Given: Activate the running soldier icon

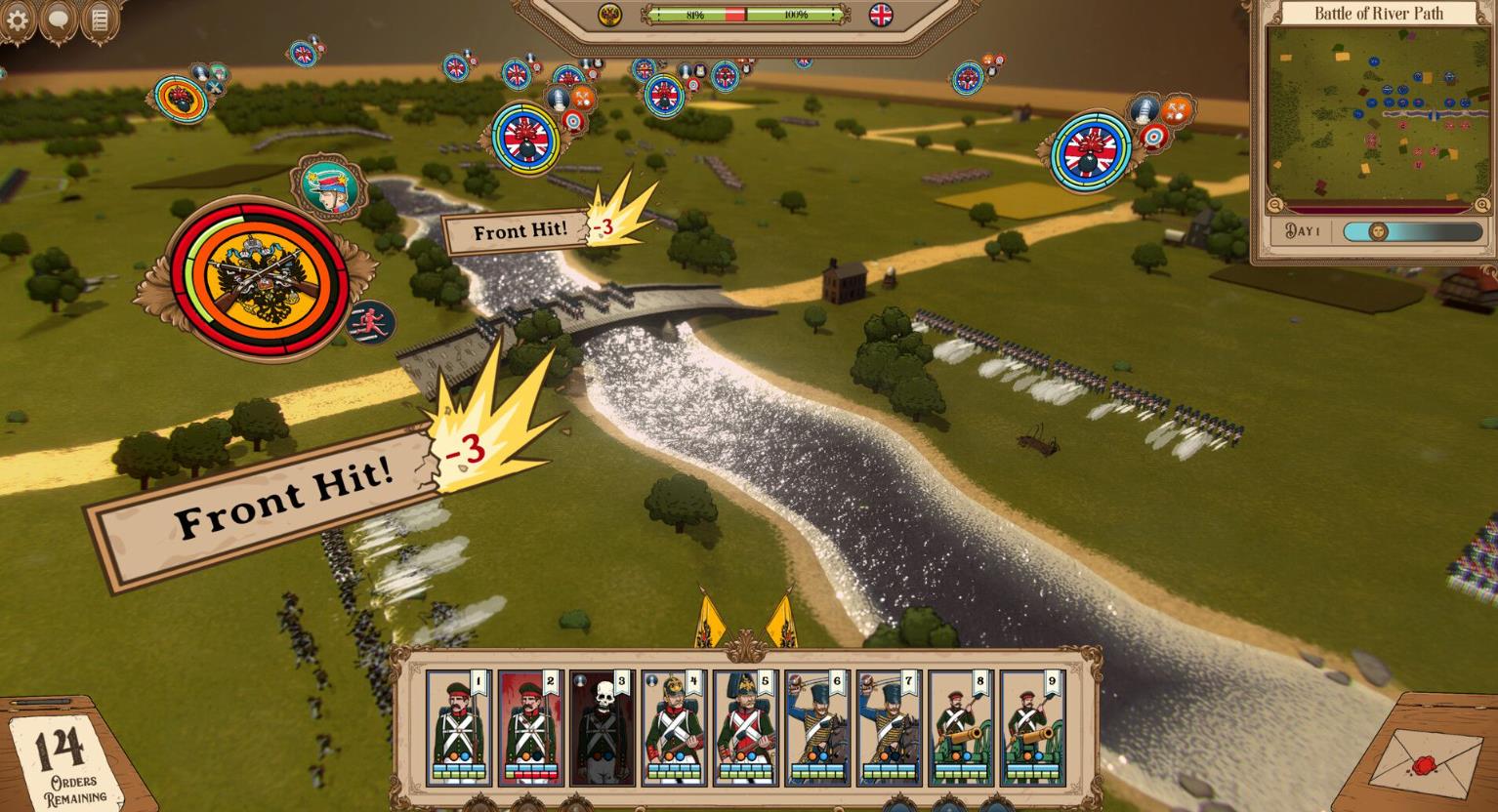Looking at the screenshot, I should point(372,322).
